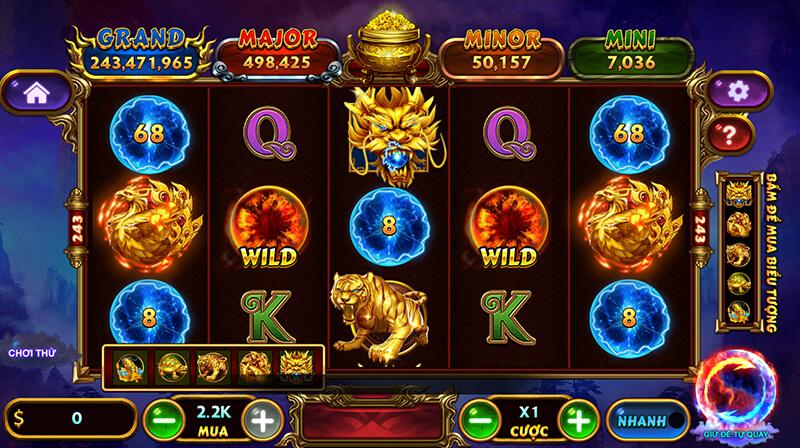The height and width of the screenshot is (448, 800).
Task: Go to the home screen
Action: pos(36,93)
